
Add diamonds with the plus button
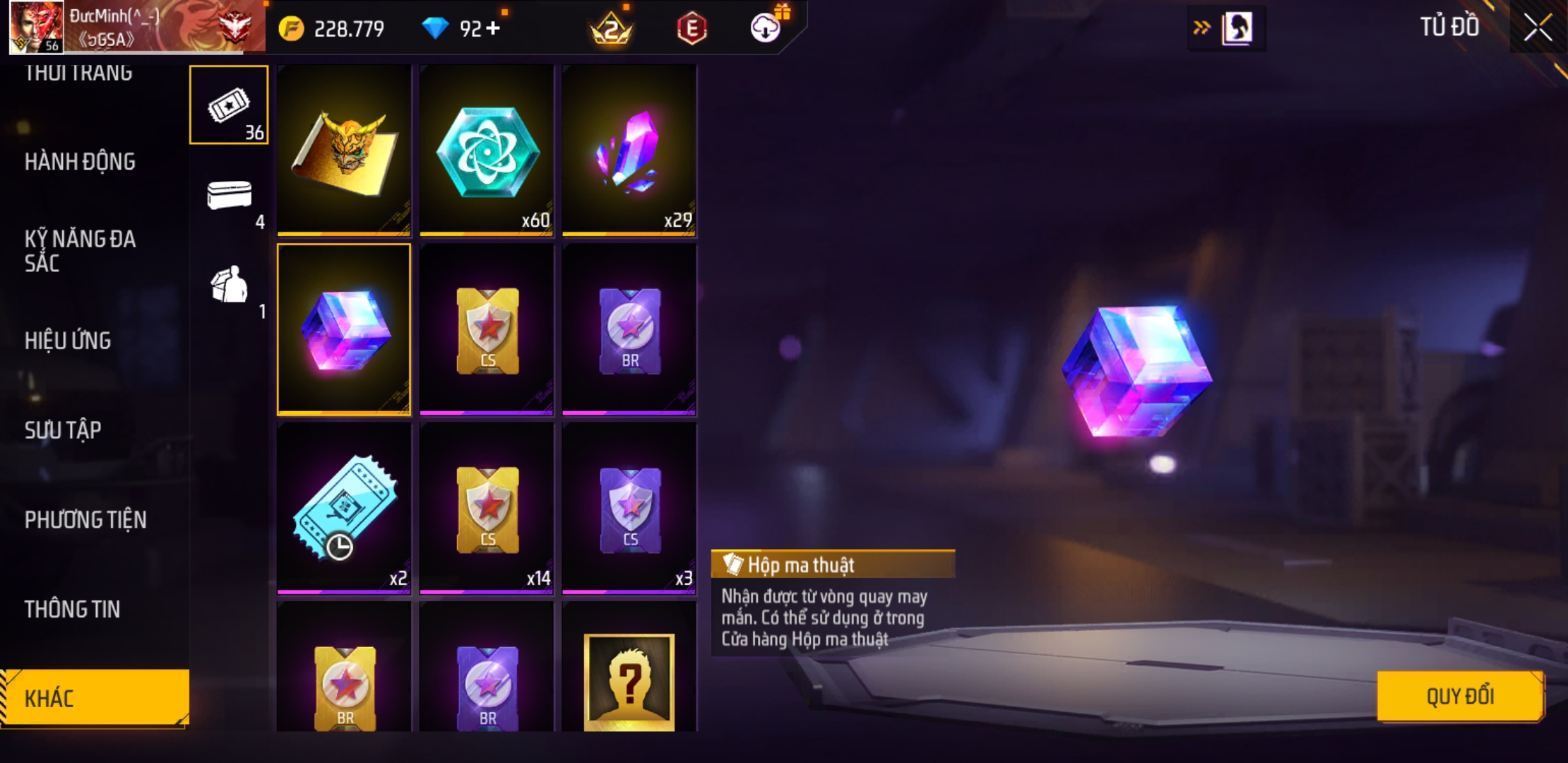coord(493,28)
